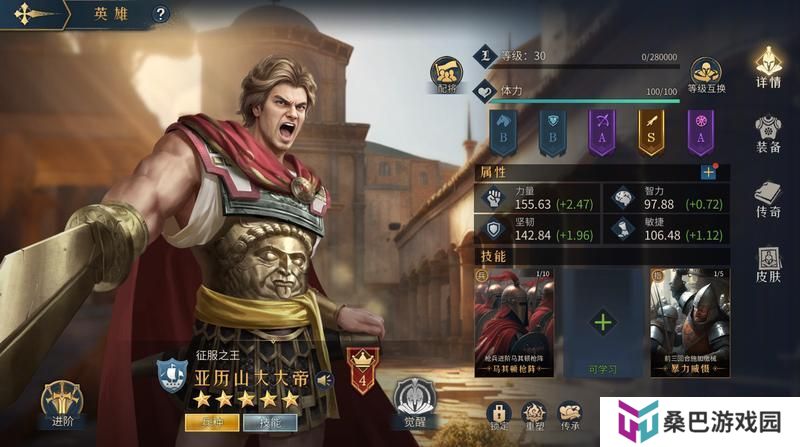Viewport: 800px width, 447px height.
Task: Open the 马其顿枪阵 skill card
Action: point(513,321)
